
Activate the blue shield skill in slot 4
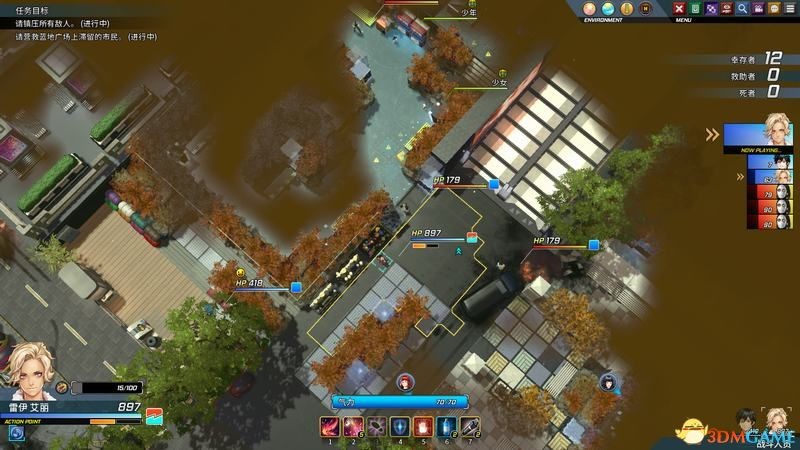[399, 427]
